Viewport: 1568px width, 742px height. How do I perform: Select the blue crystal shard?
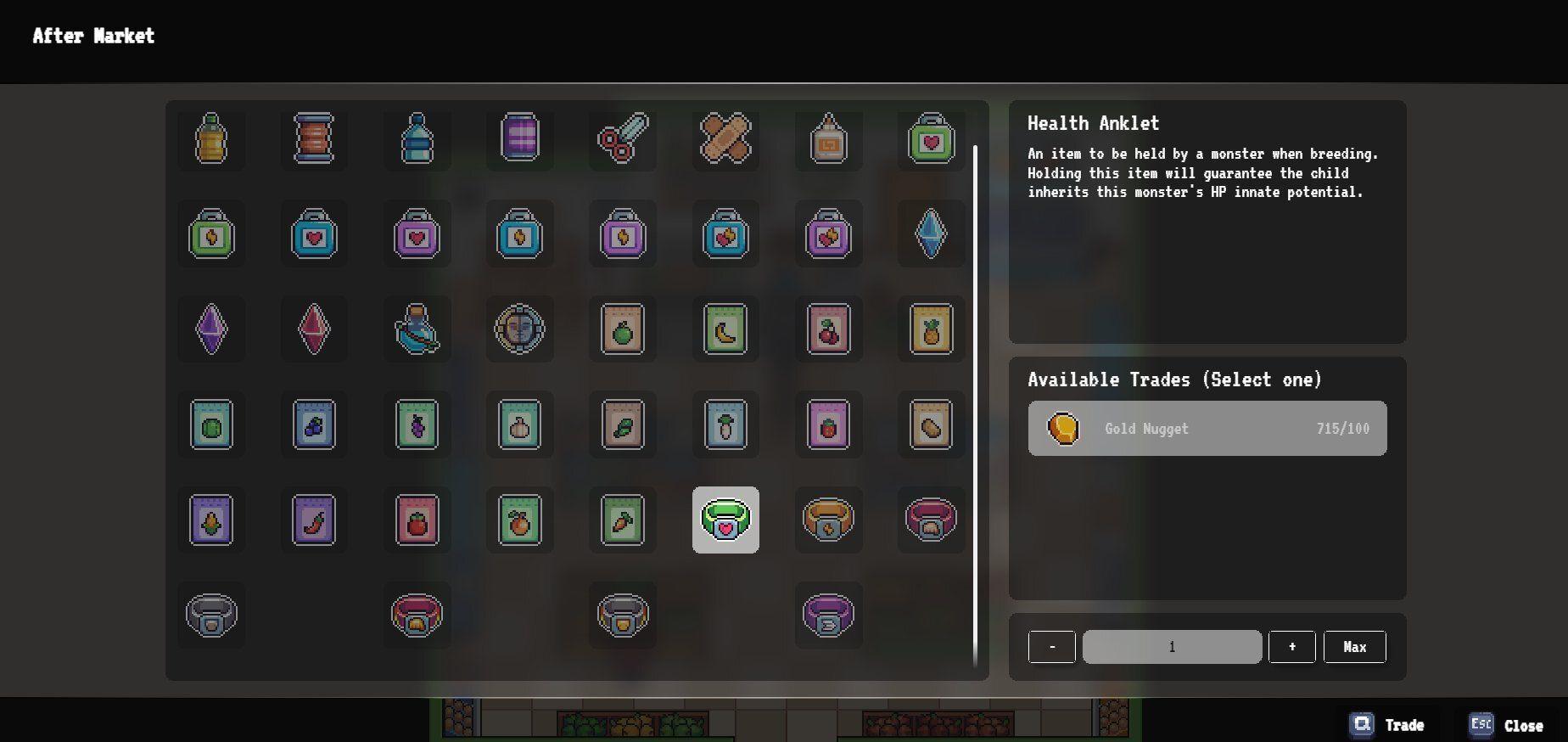tap(931, 234)
